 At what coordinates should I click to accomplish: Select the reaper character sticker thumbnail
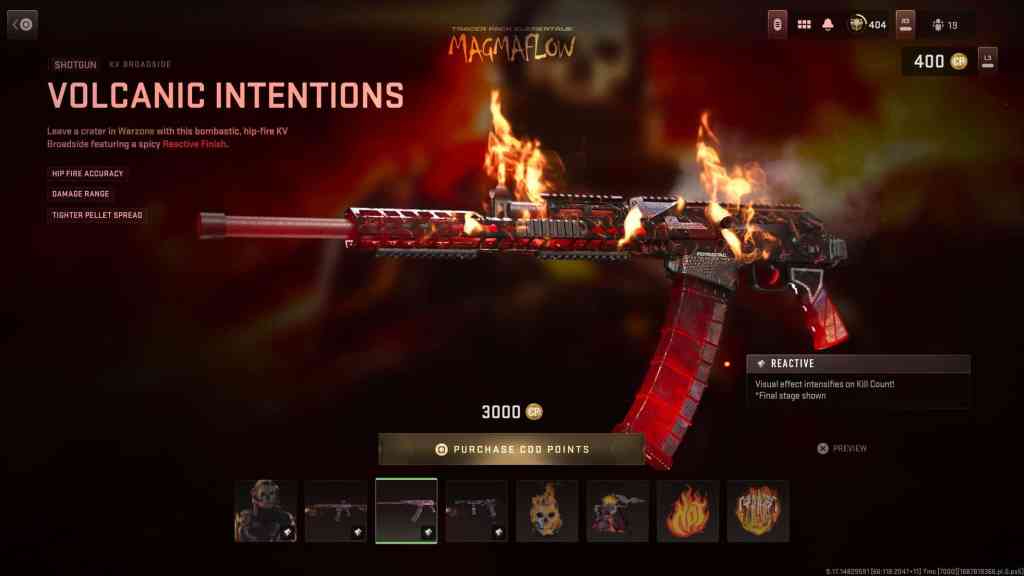617,511
